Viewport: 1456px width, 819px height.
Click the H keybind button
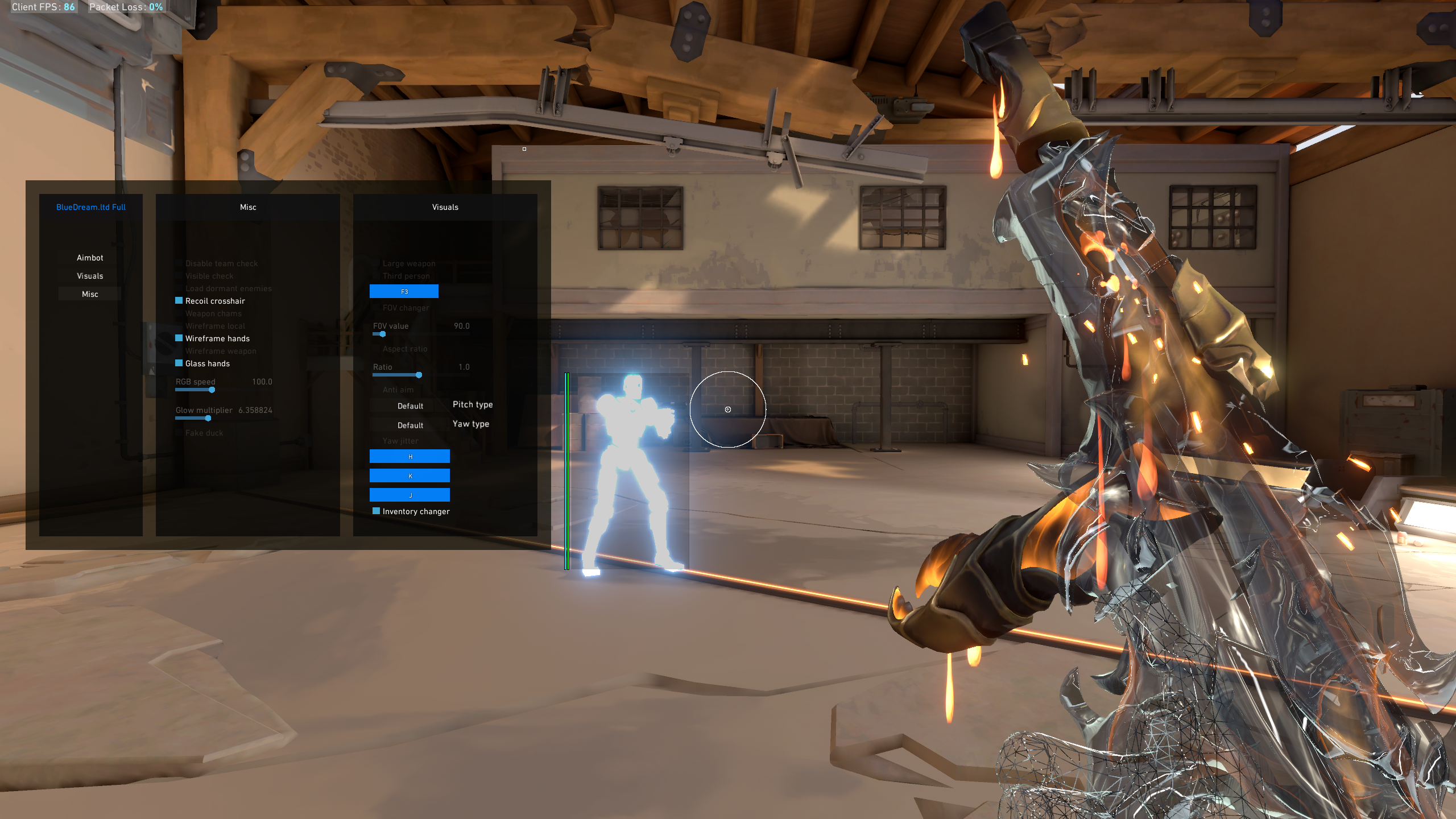[409, 457]
